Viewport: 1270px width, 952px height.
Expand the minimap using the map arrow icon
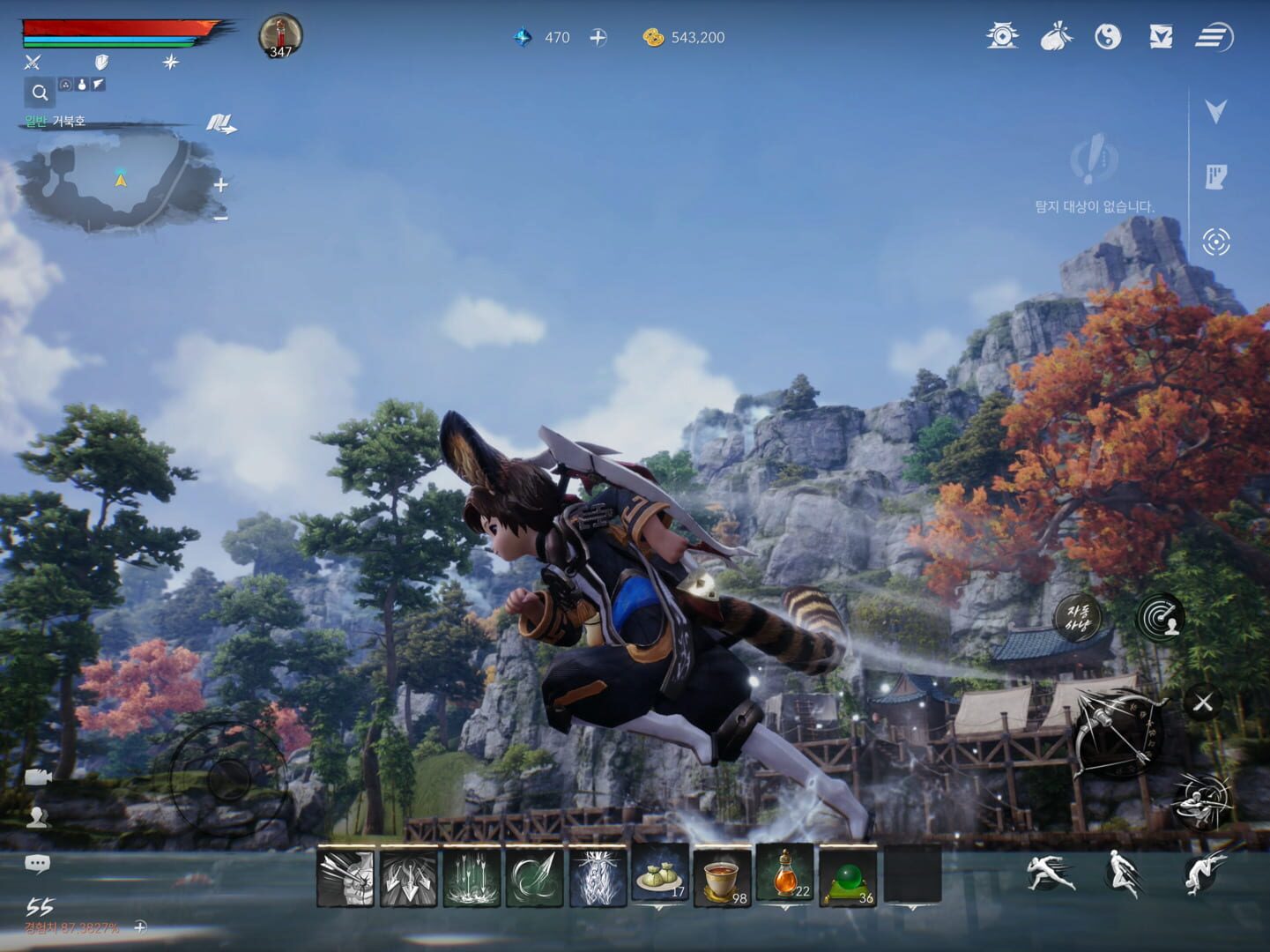pos(222,123)
